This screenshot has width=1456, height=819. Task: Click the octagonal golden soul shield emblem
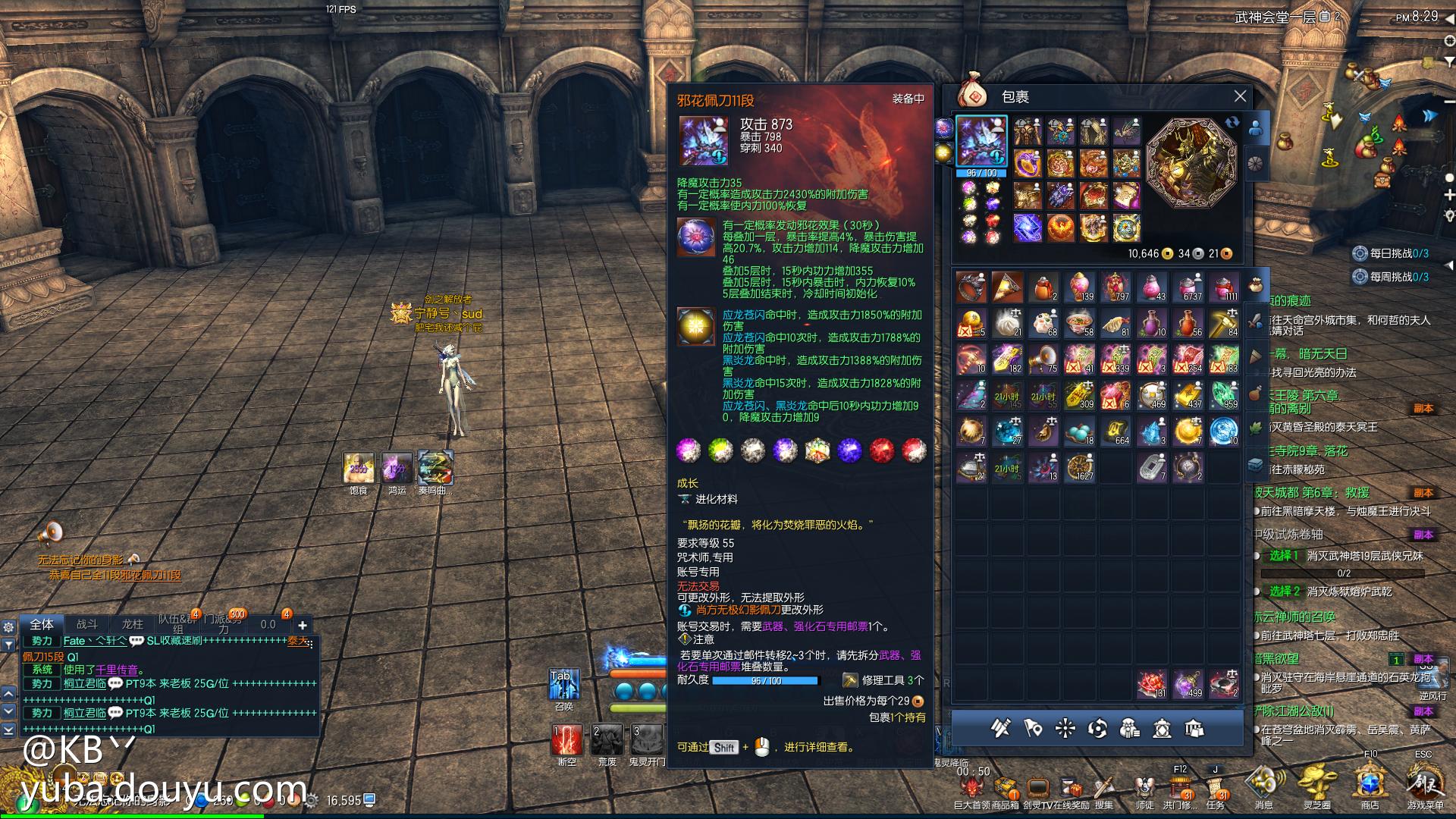pyautogui.click(x=1191, y=162)
